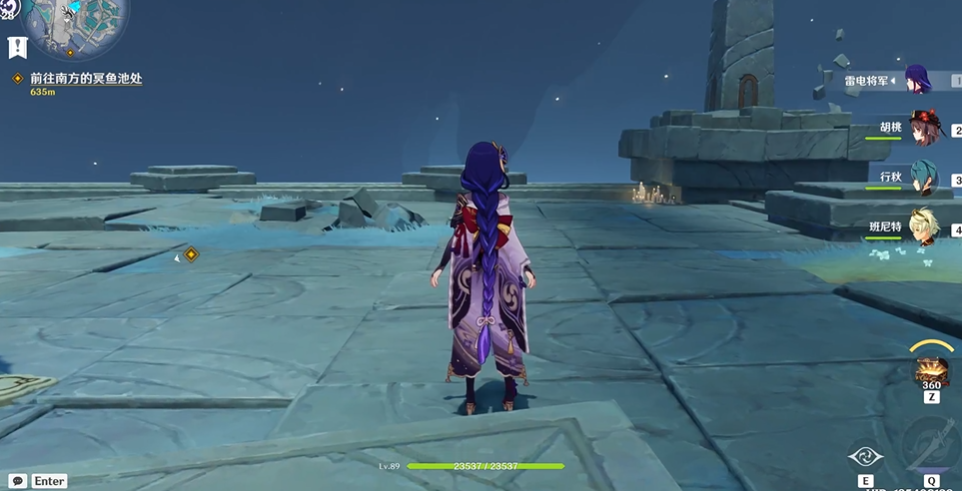This screenshot has height=491, width=962.
Task: Use the gadget icon showing 360
Action: point(931,371)
